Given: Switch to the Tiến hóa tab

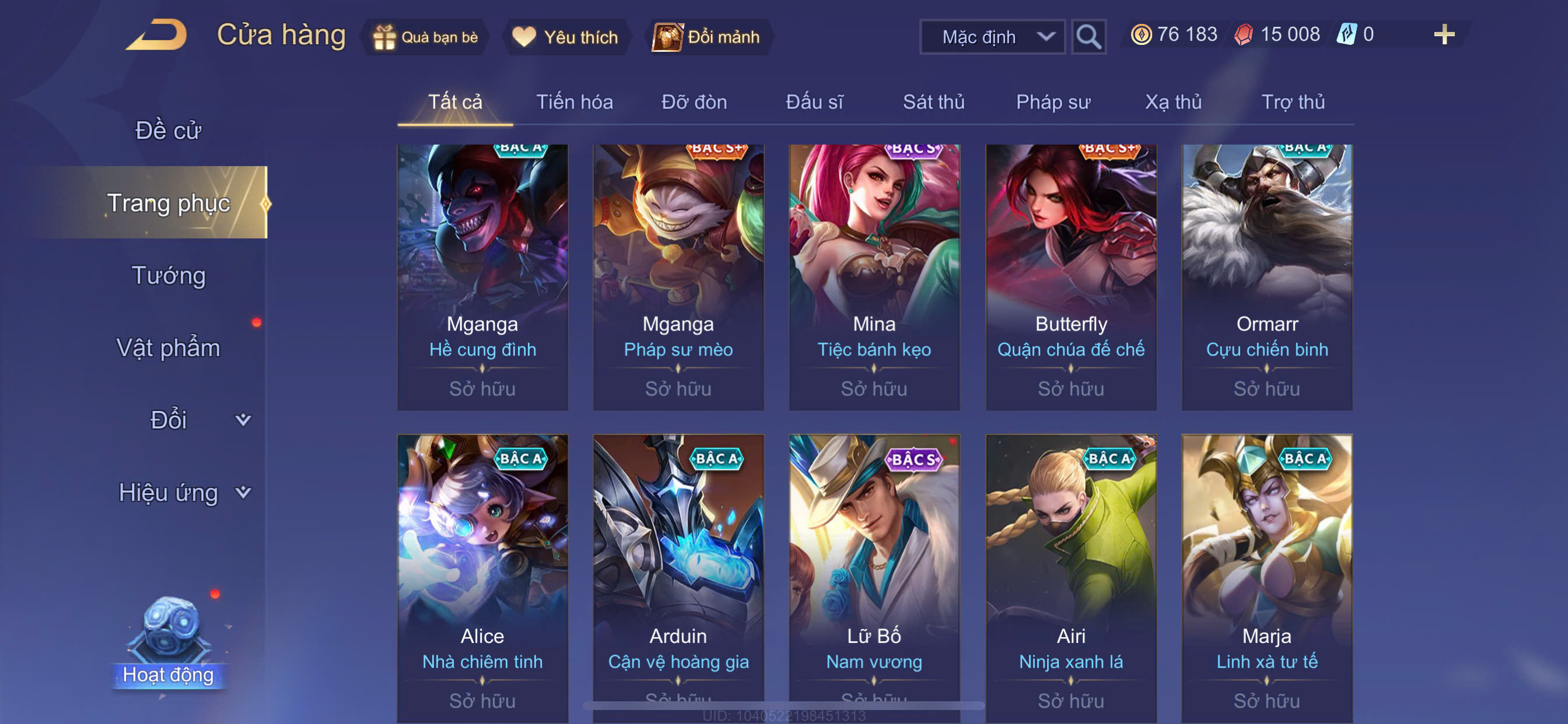Looking at the screenshot, I should click(574, 102).
